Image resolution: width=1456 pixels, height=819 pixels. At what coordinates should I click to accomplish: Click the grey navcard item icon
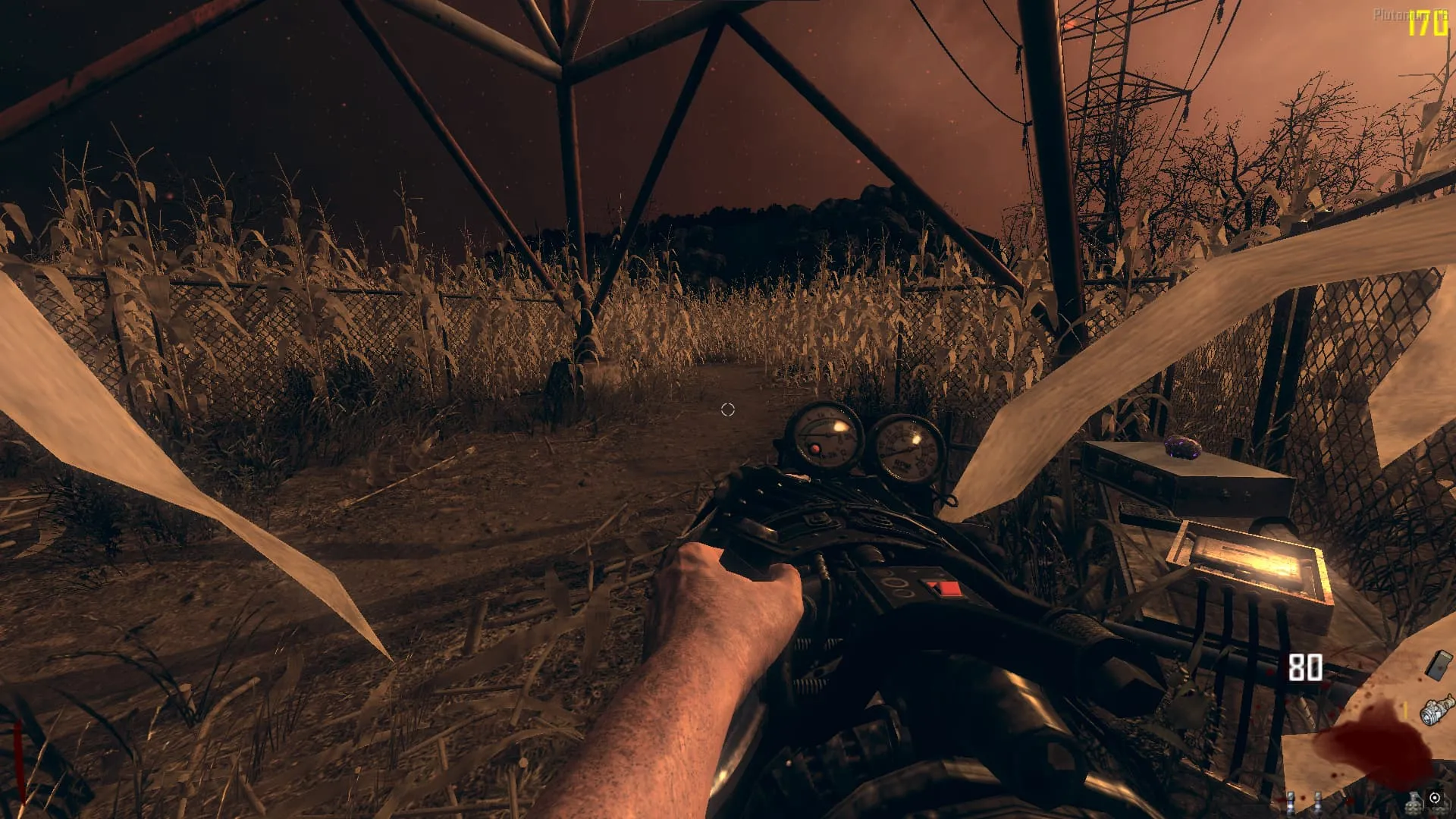[x=1437, y=665]
